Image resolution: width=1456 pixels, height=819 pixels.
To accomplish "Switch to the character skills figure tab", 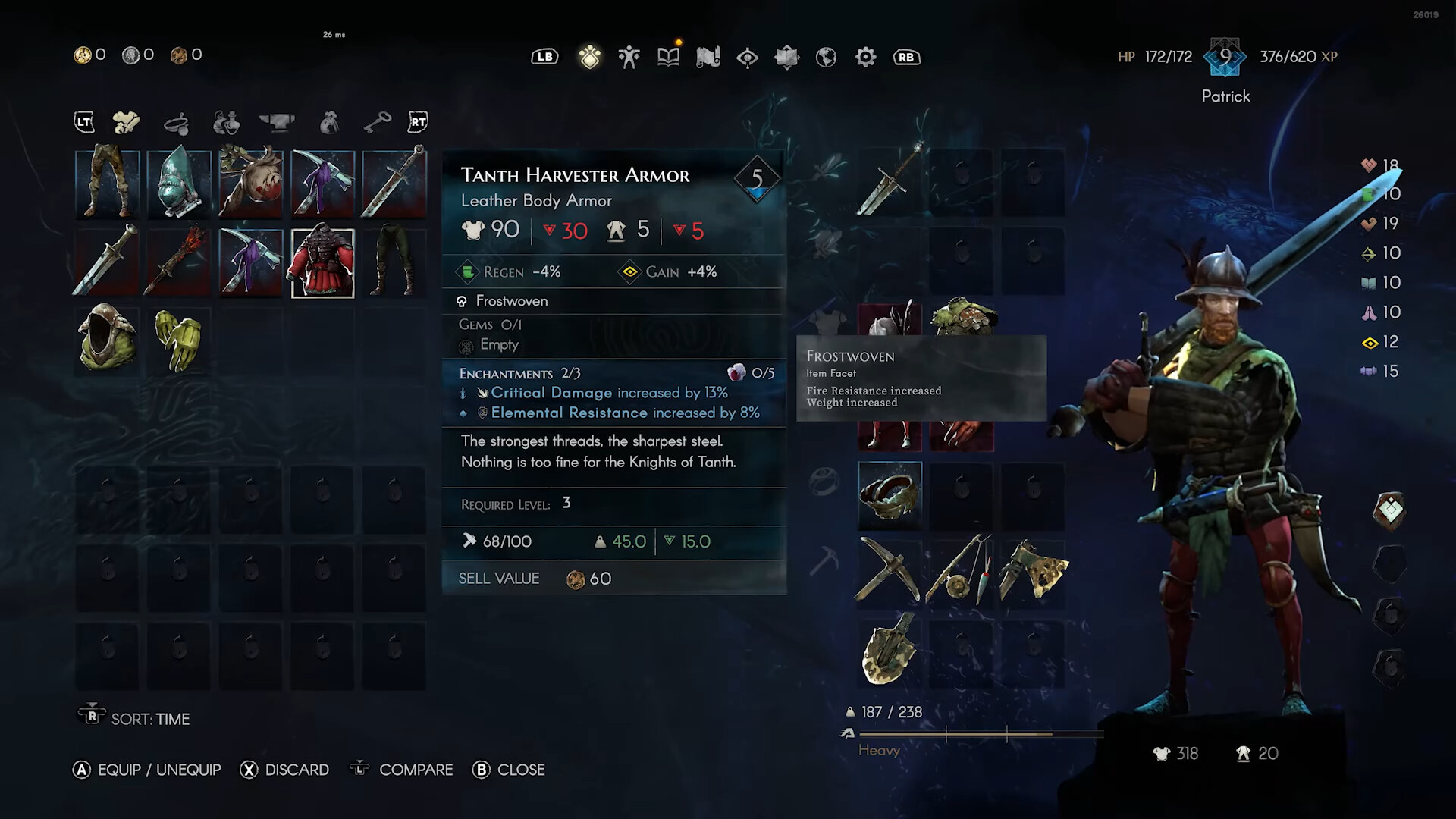I will click(x=629, y=57).
